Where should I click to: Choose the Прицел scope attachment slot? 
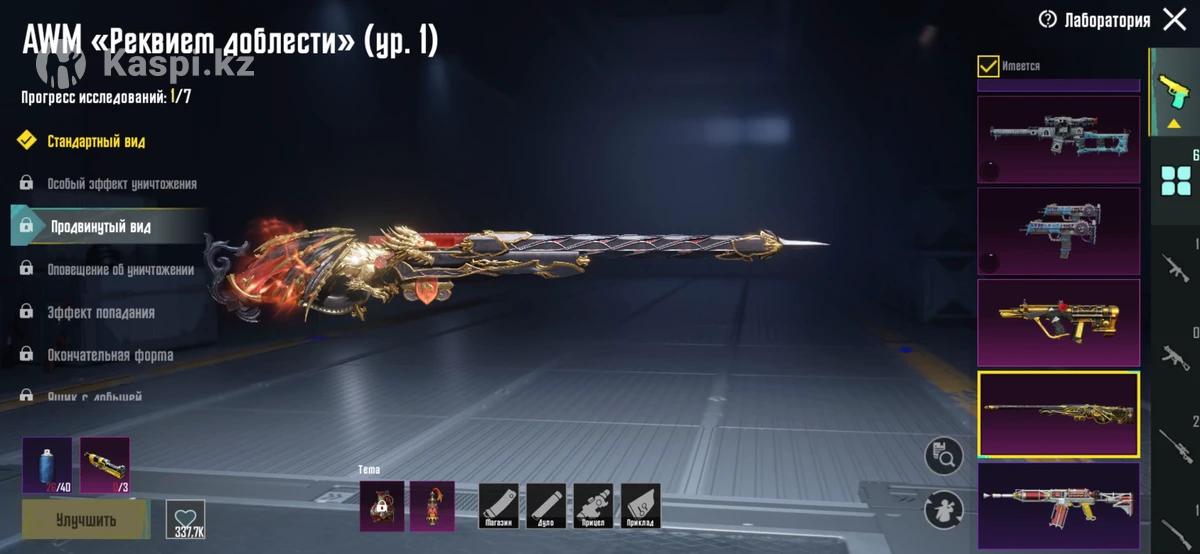pyautogui.click(x=593, y=505)
